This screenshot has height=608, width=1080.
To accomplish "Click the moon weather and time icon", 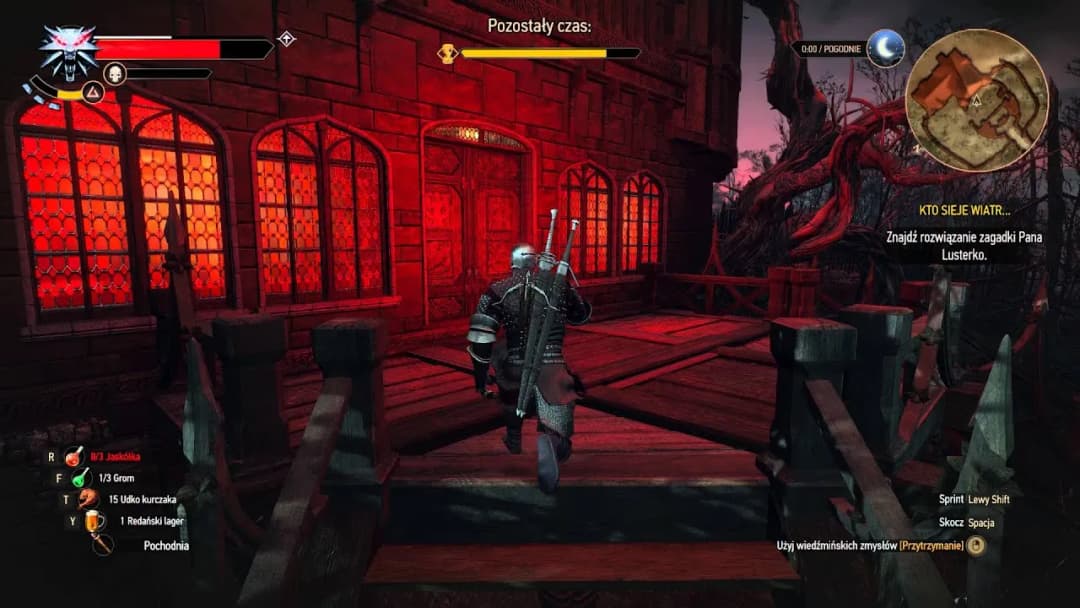I will tap(885, 48).
